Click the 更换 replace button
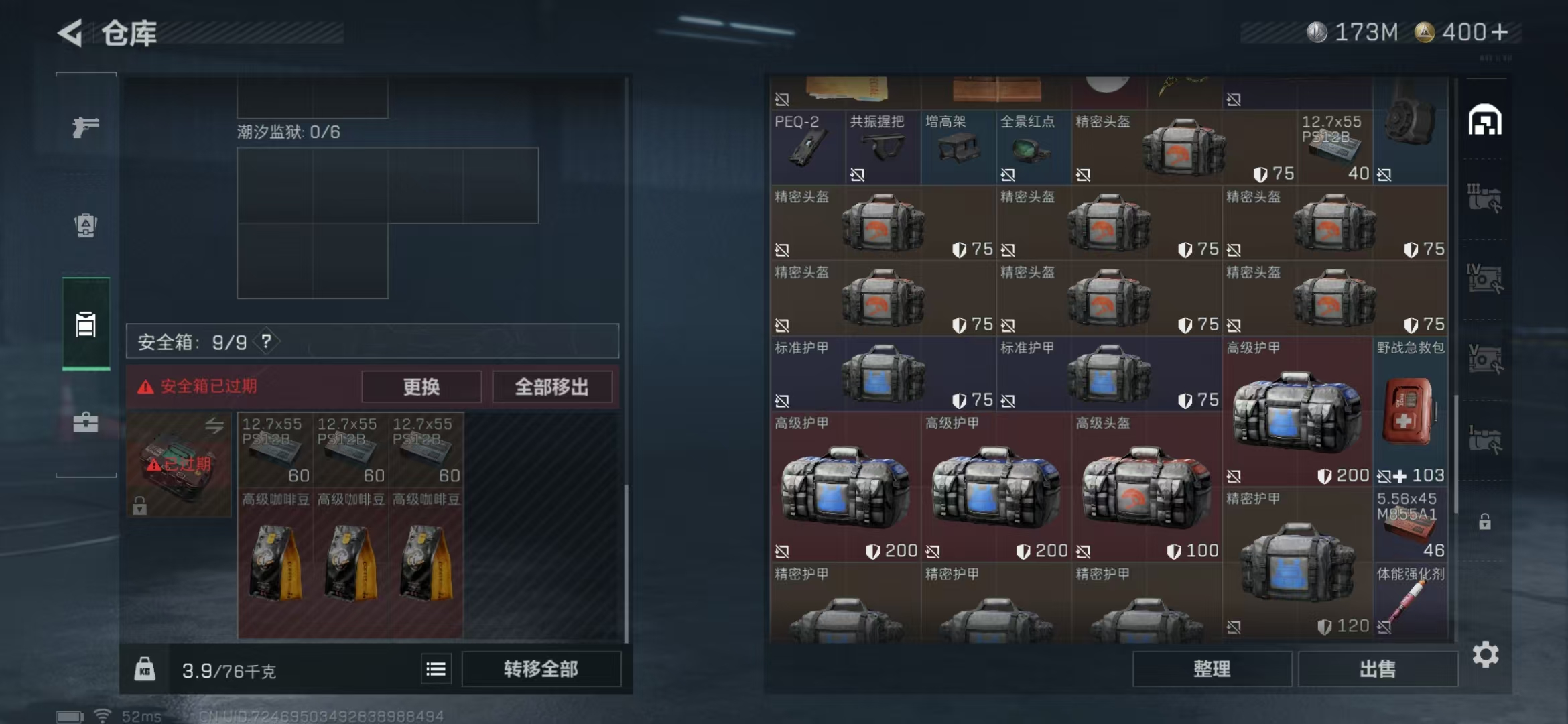The width and height of the screenshot is (1568, 724). tap(421, 386)
